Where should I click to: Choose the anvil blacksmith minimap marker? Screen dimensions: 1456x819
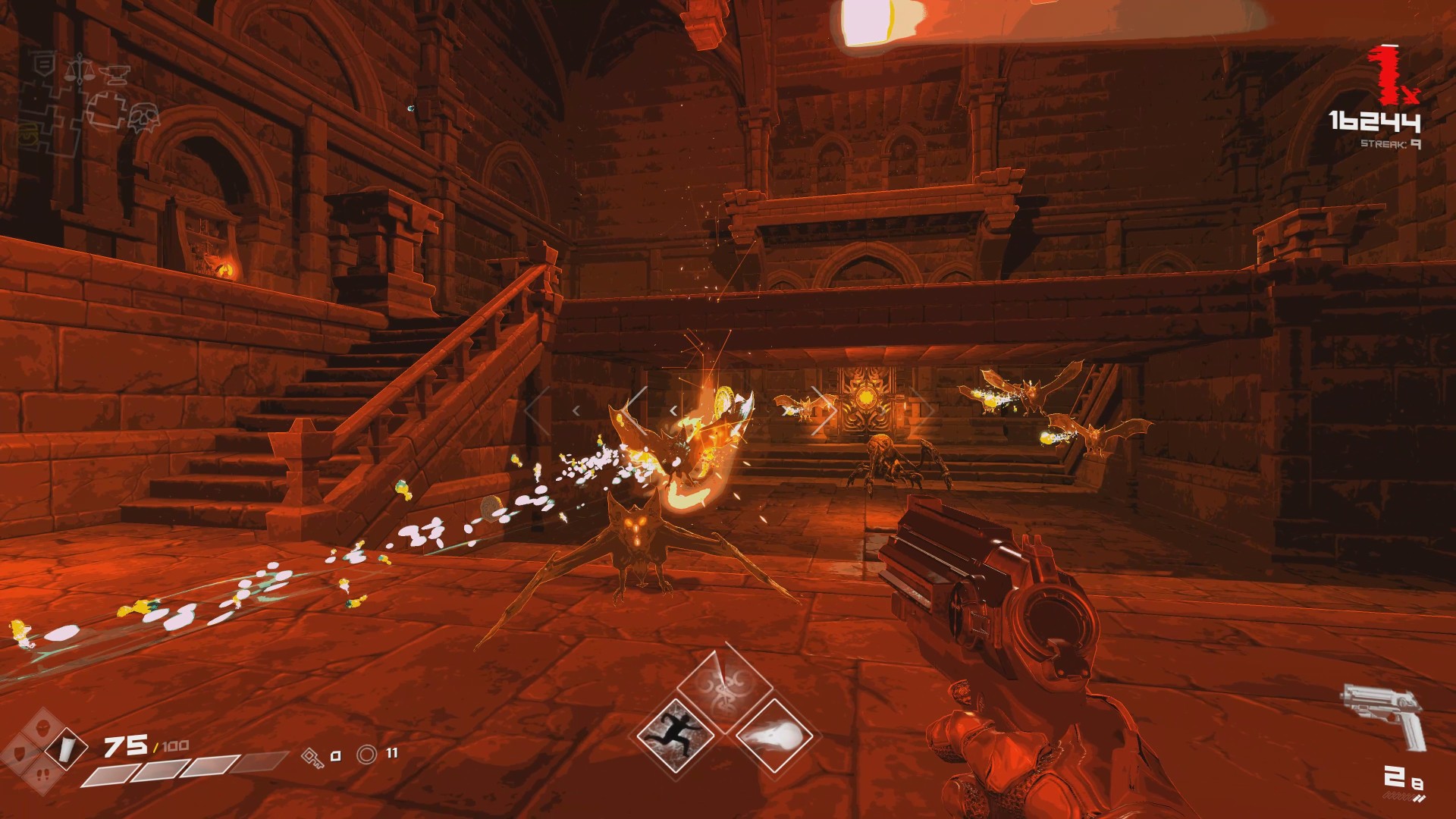point(115,74)
